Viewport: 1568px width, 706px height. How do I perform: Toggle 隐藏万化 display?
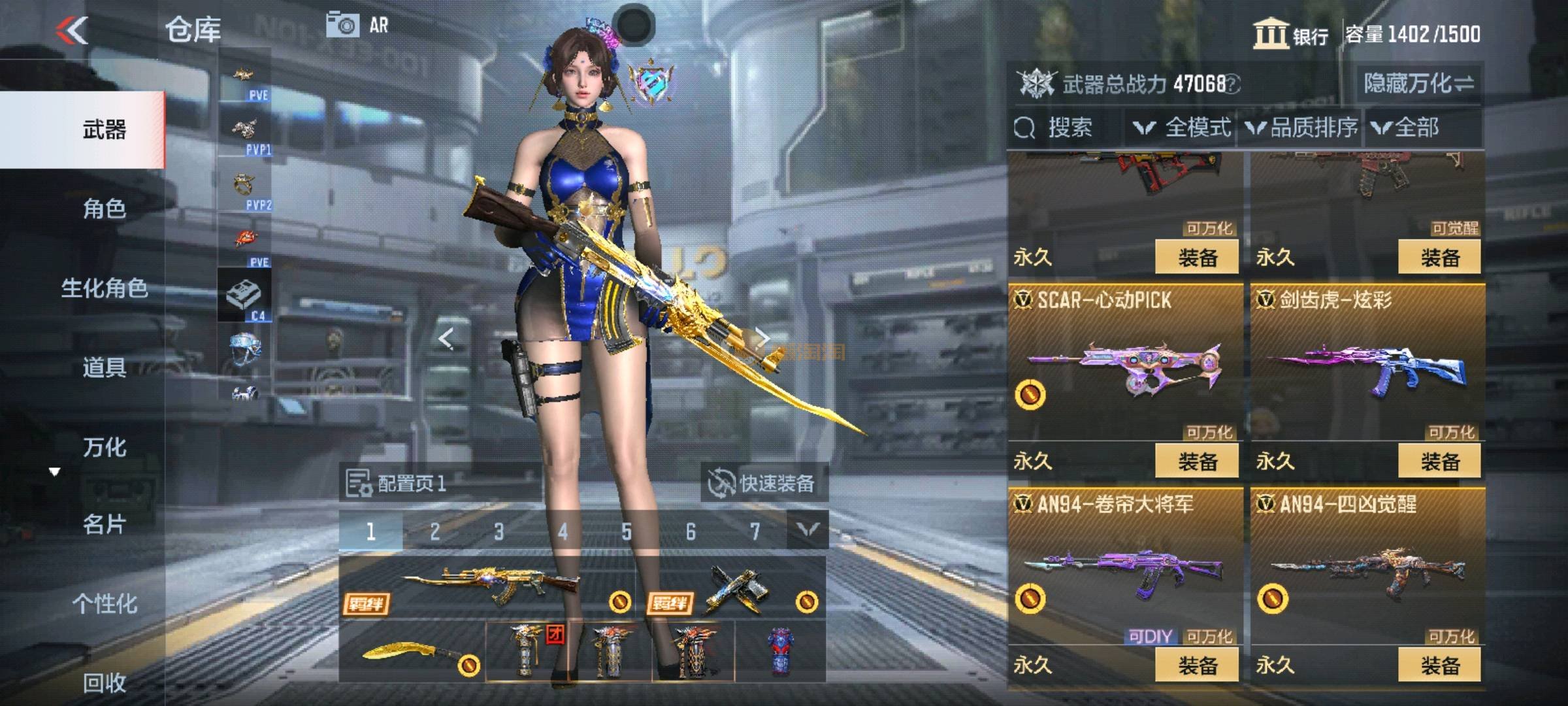1418,84
